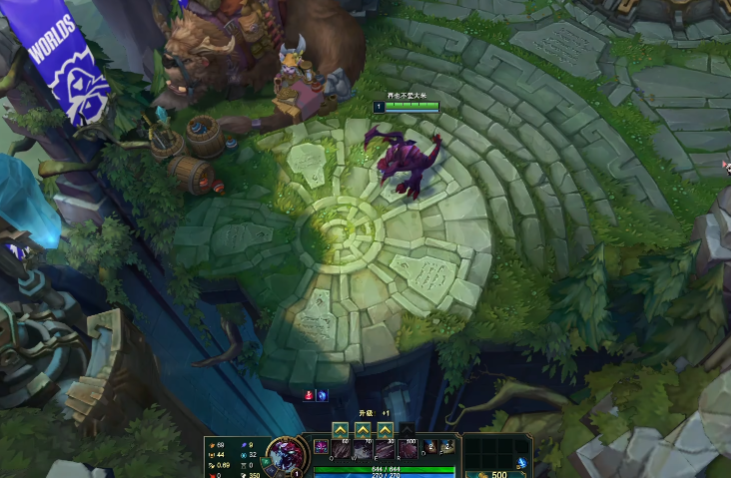The width and height of the screenshot is (731, 478).
Task: Level up the E ability
Action: click(x=386, y=429)
